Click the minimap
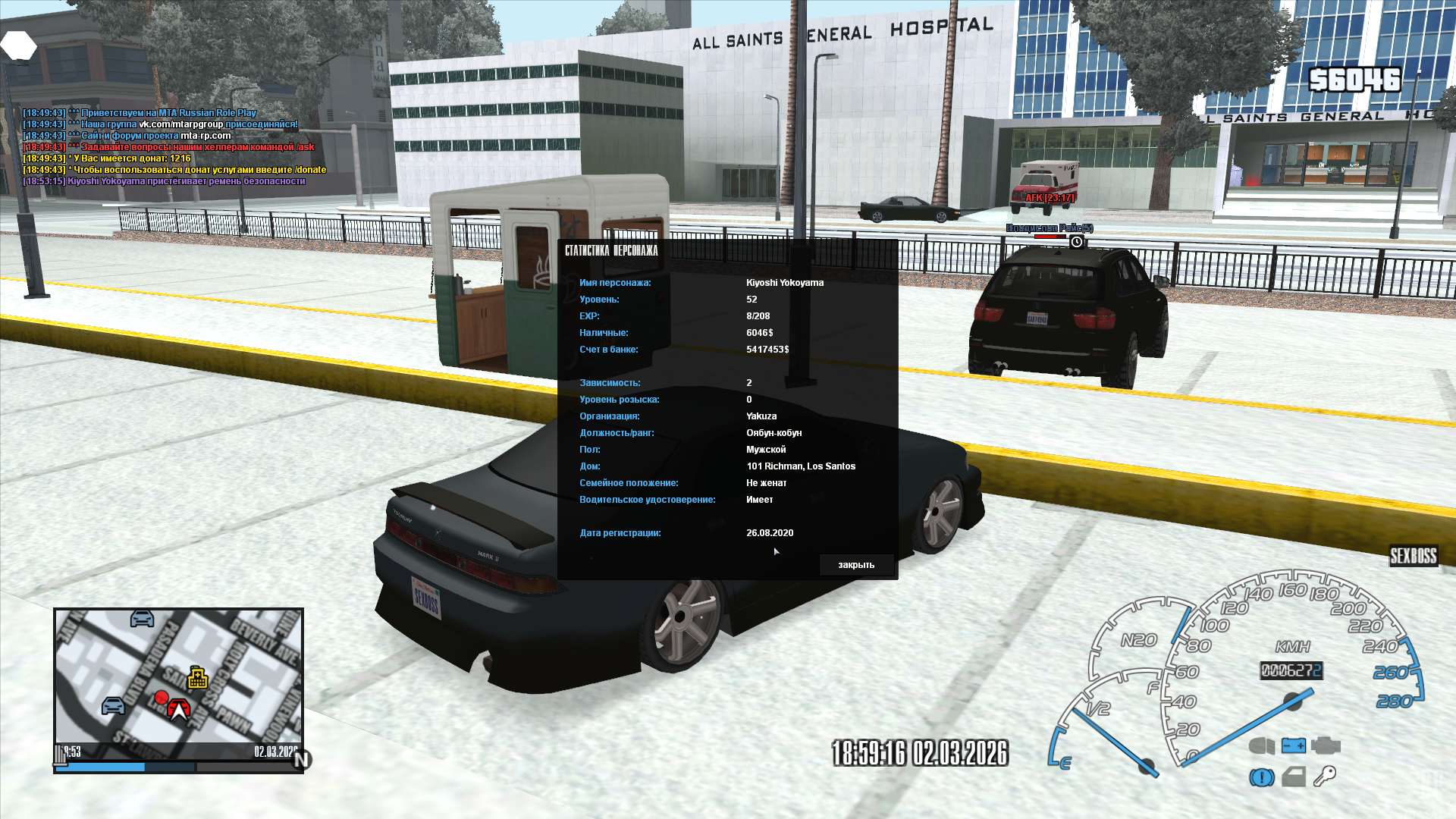This screenshot has height=819, width=1456. (x=178, y=676)
